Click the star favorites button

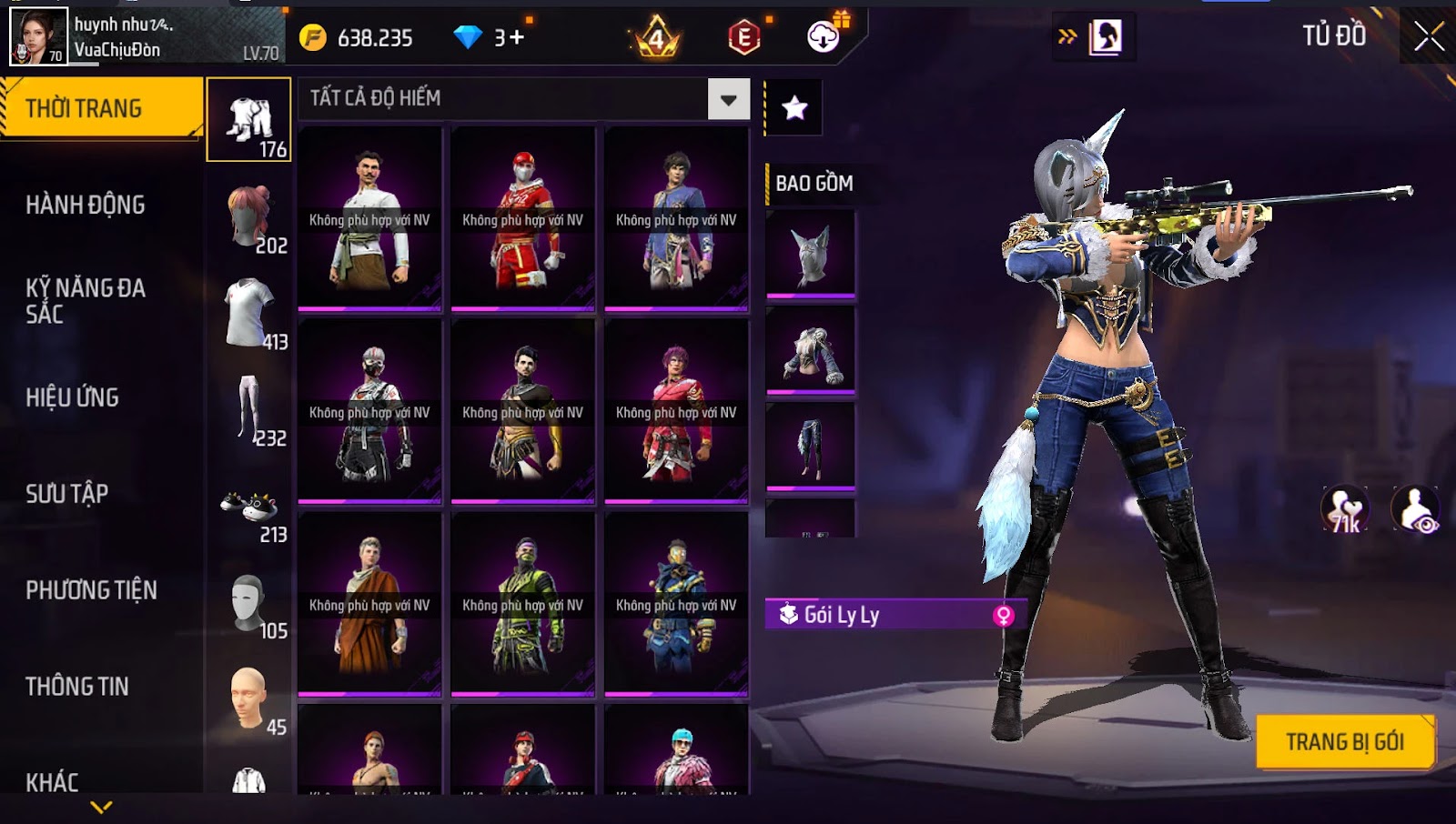coord(795,108)
